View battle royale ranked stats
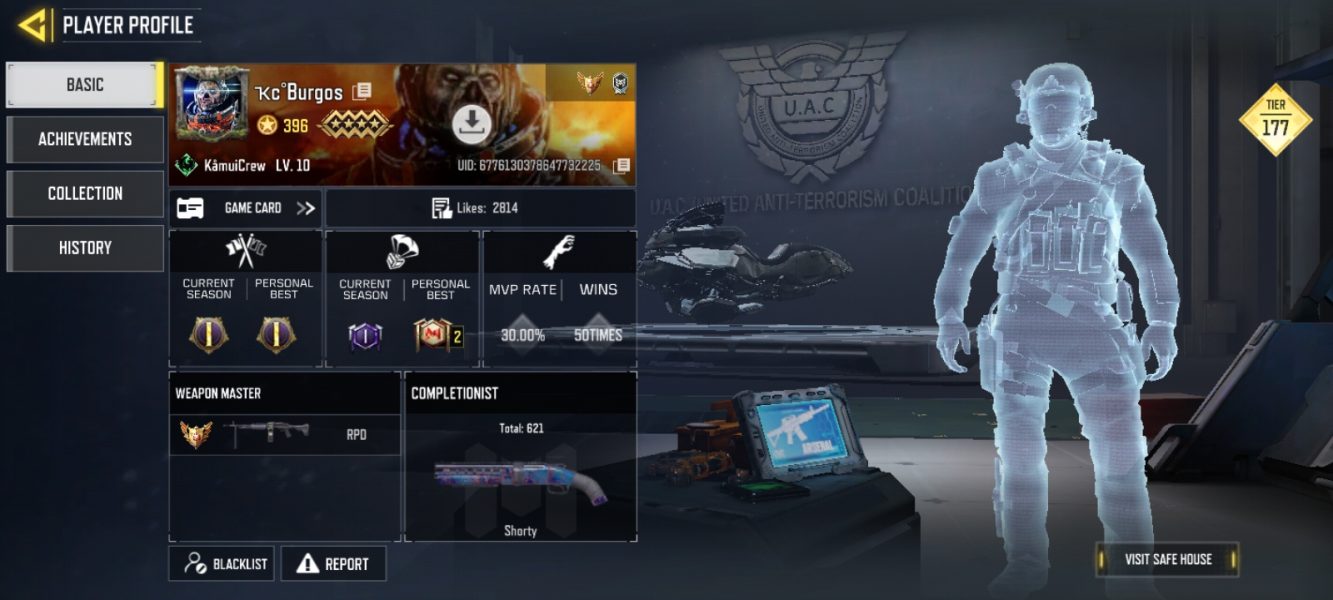1333x600 pixels. (403, 299)
